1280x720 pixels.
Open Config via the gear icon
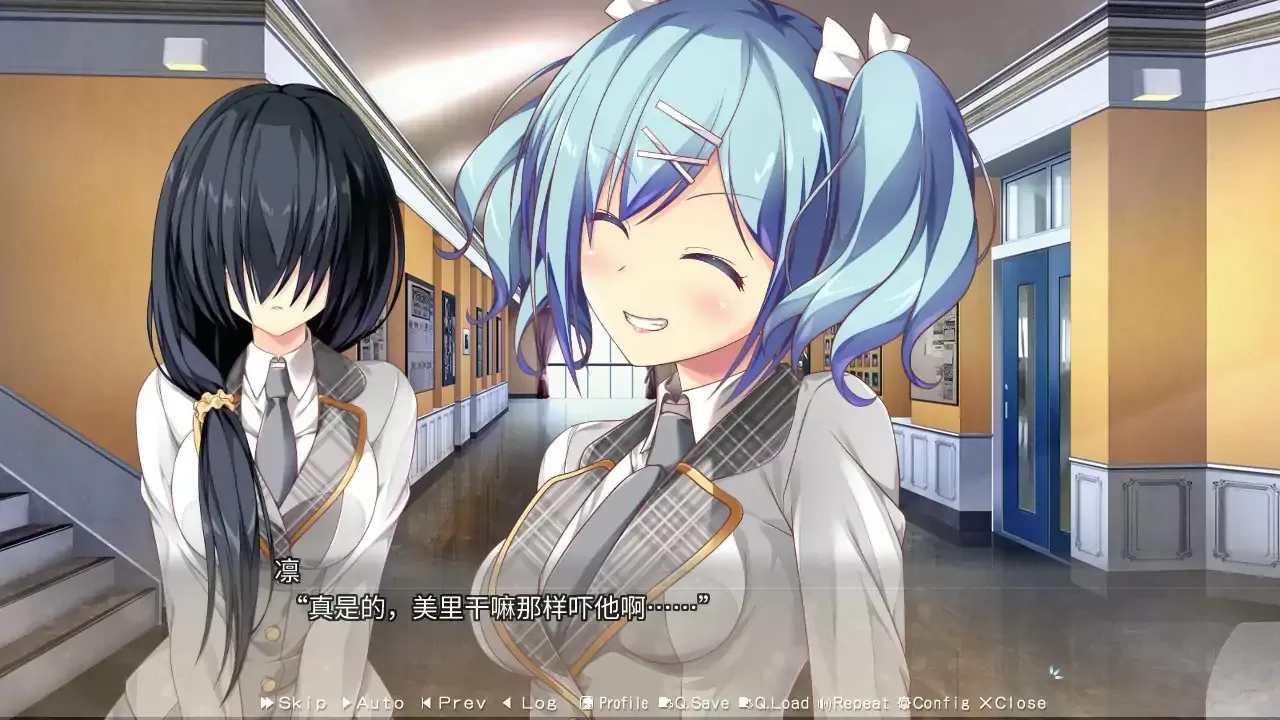click(x=904, y=702)
